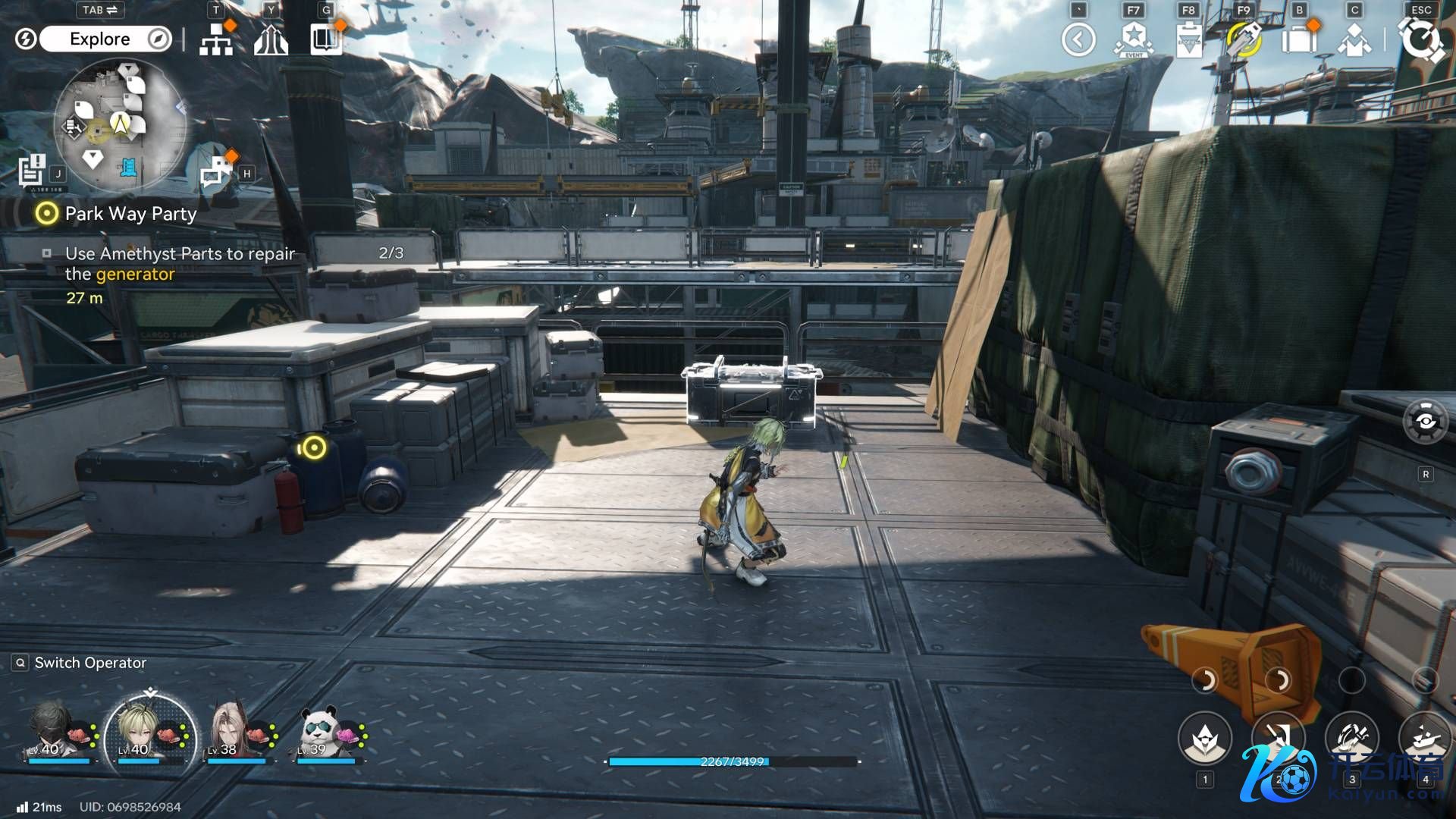This screenshot has height=819, width=1456.
Task: Select the Park Way Party quest tracker
Action: pyautogui.click(x=130, y=214)
